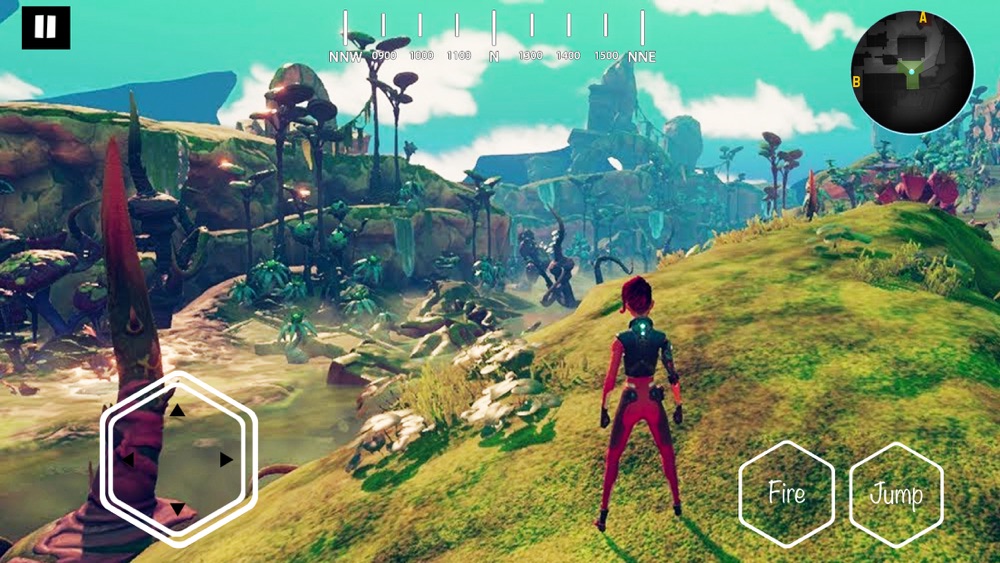Strafe right with the right arrow

click(226, 460)
